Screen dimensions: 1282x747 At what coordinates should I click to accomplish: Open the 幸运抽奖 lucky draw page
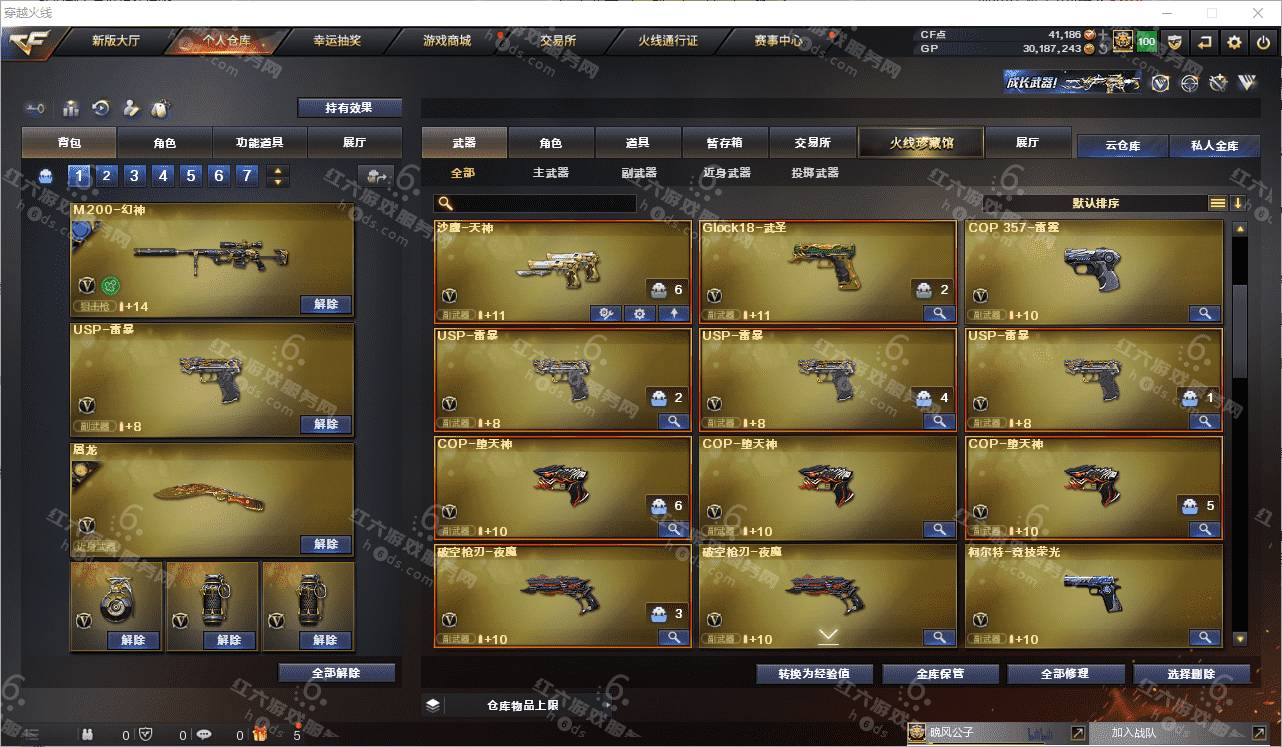point(337,41)
